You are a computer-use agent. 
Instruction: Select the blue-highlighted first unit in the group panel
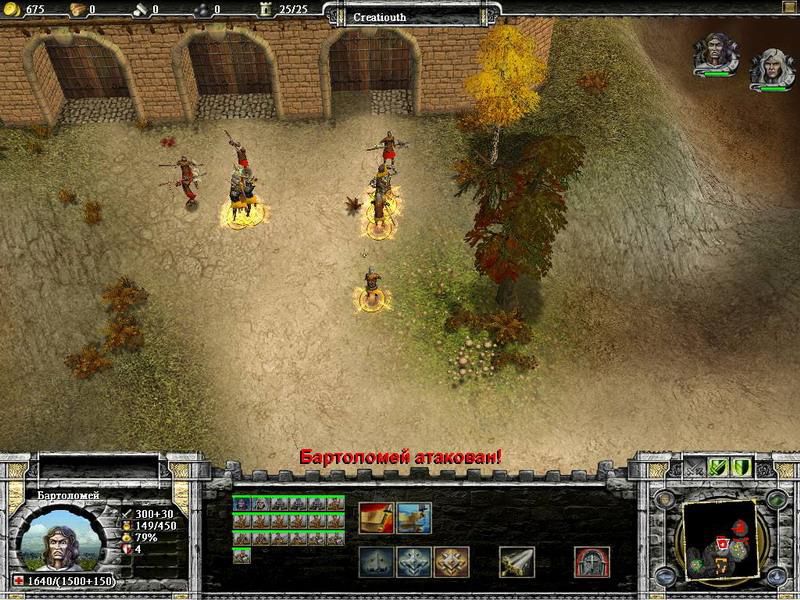coord(241,504)
